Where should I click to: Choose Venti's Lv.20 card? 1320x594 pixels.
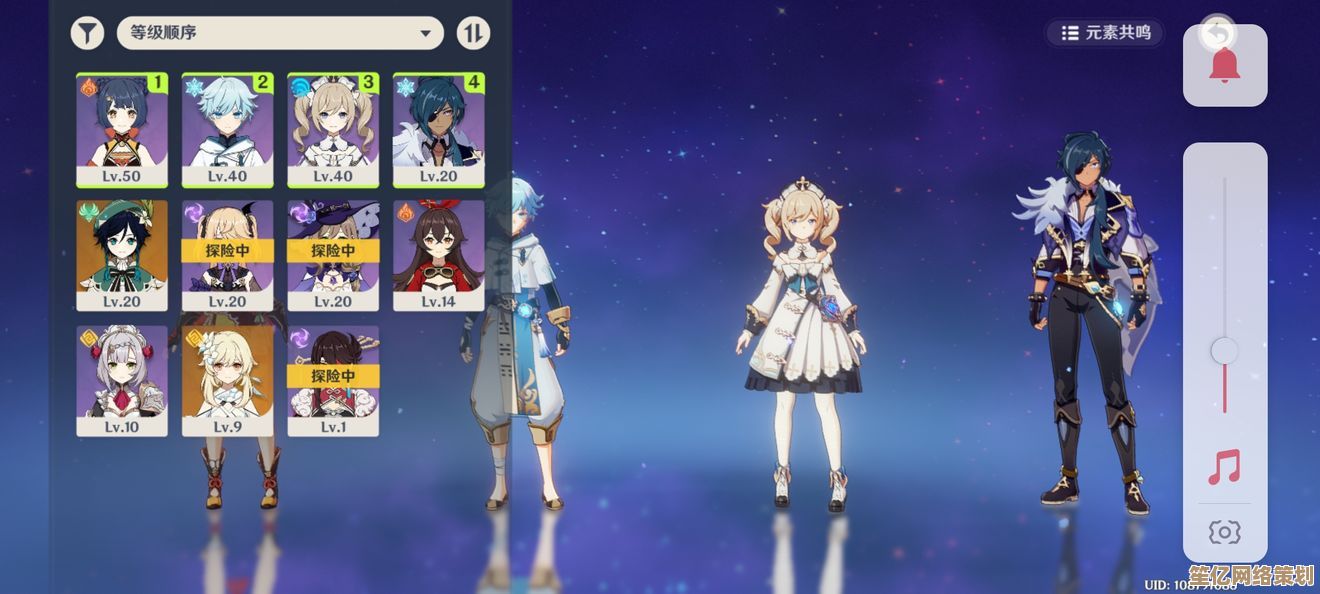click(122, 255)
